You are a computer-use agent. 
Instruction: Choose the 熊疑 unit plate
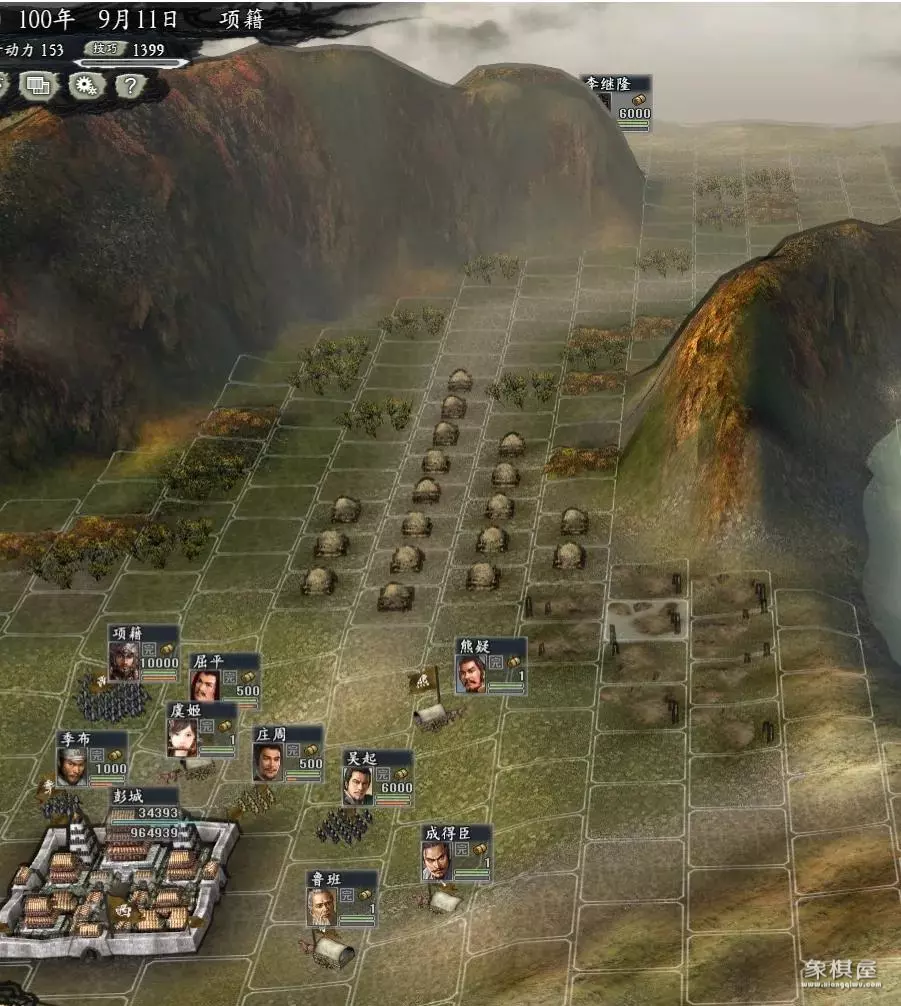pos(490,665)
